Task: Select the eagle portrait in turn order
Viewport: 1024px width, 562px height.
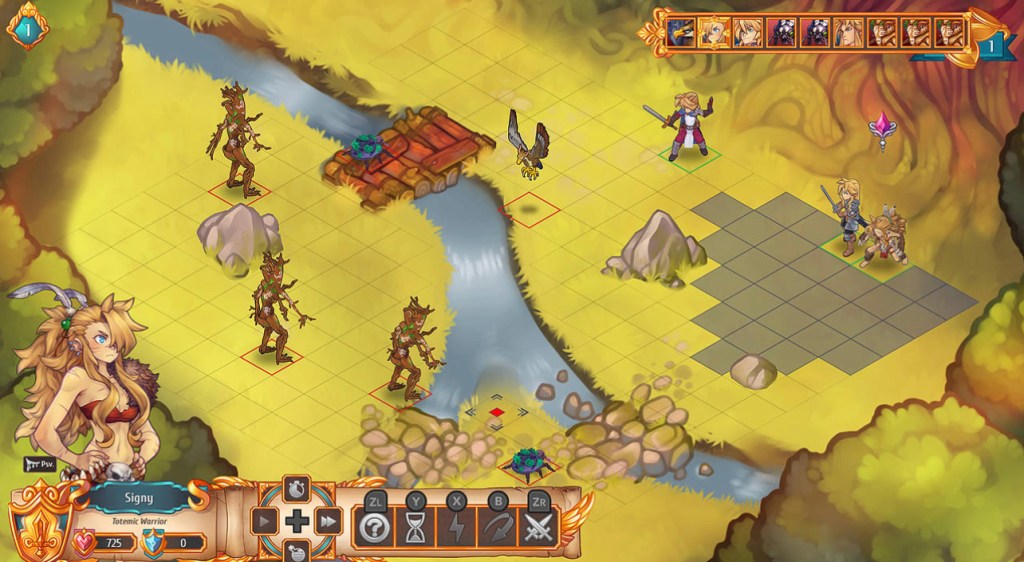Action: point(682,33)
